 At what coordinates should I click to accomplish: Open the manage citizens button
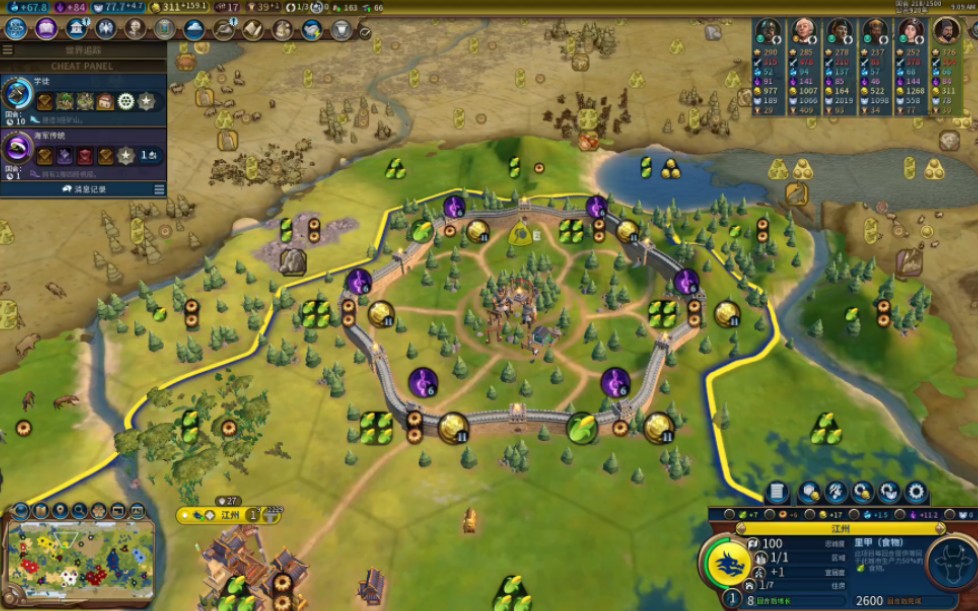pyautogui.click(x=836, y=492)
